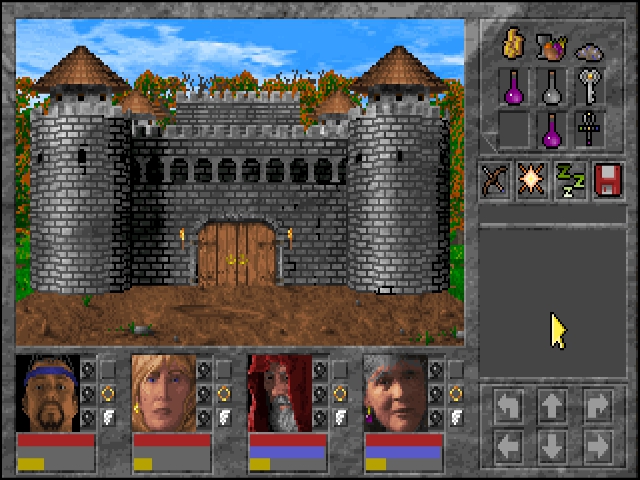Rest the party using the Zzz button
The image size is (640, 480).
point(570,180)
